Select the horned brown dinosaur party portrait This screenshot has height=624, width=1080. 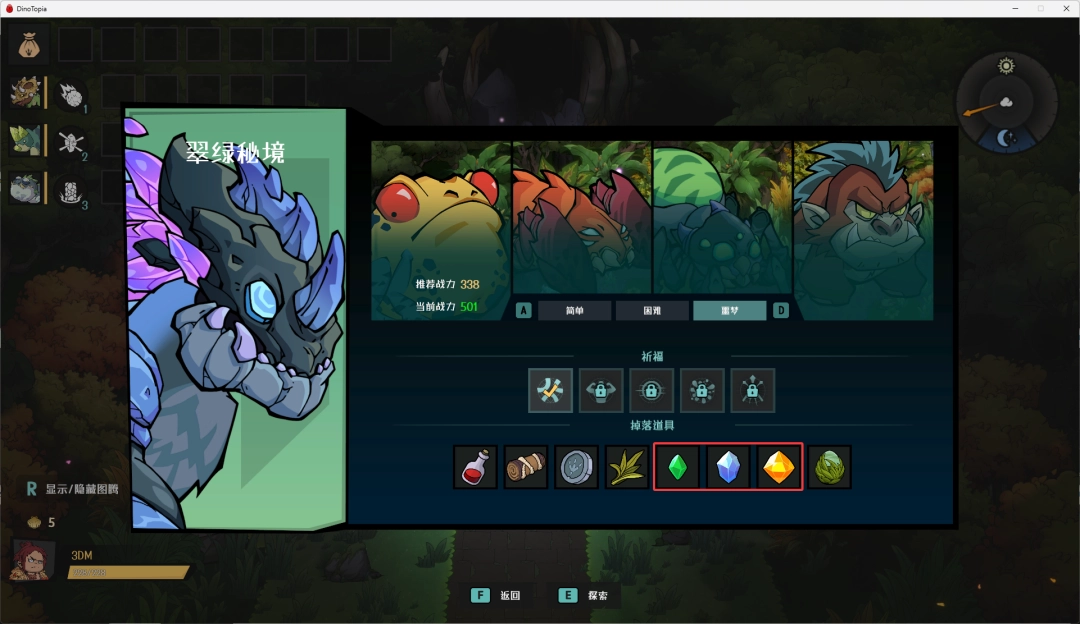[x=25, y=93]
